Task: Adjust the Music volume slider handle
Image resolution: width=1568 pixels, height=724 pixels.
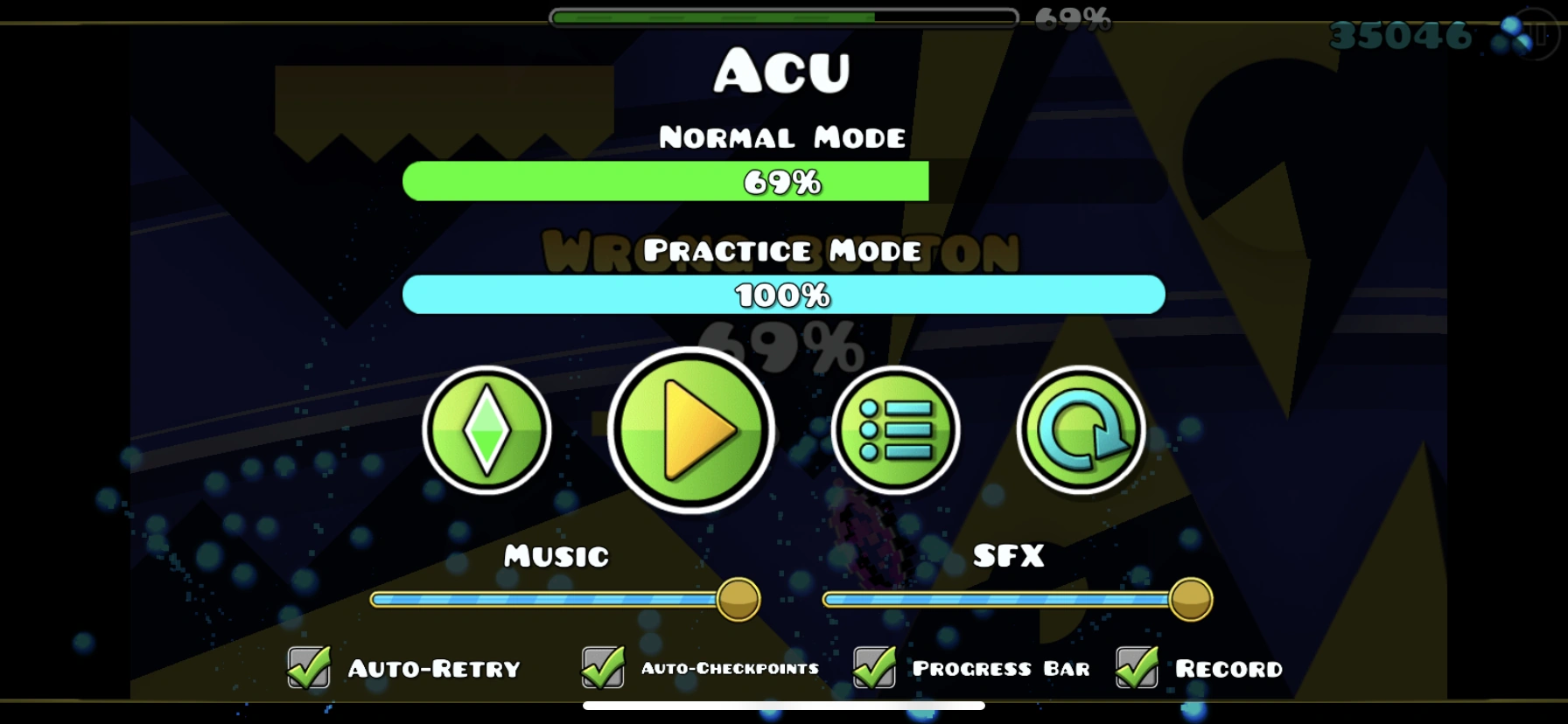Action: click(x=738, y=600)
